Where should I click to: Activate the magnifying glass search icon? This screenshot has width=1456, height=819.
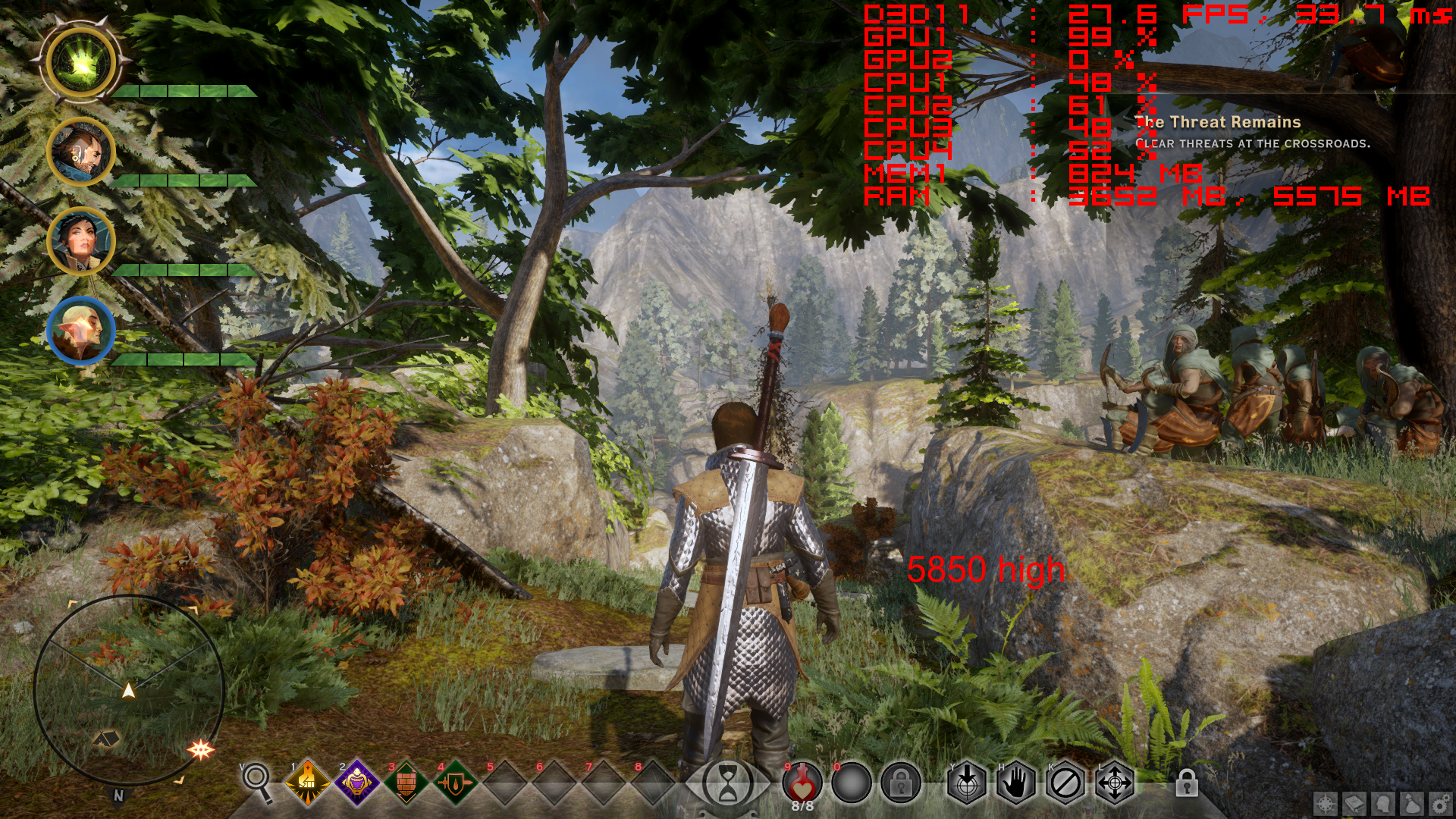(257, 781)
